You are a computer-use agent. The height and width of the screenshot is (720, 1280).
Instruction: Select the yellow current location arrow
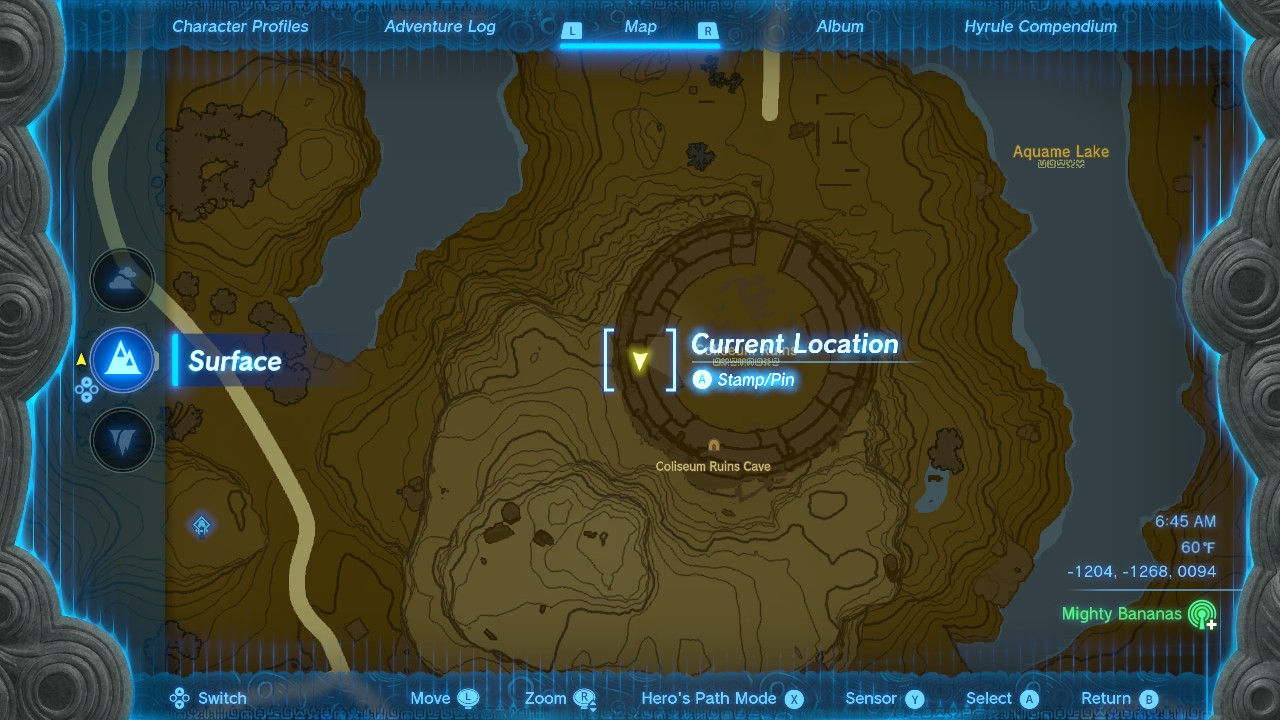pos(640,360)
